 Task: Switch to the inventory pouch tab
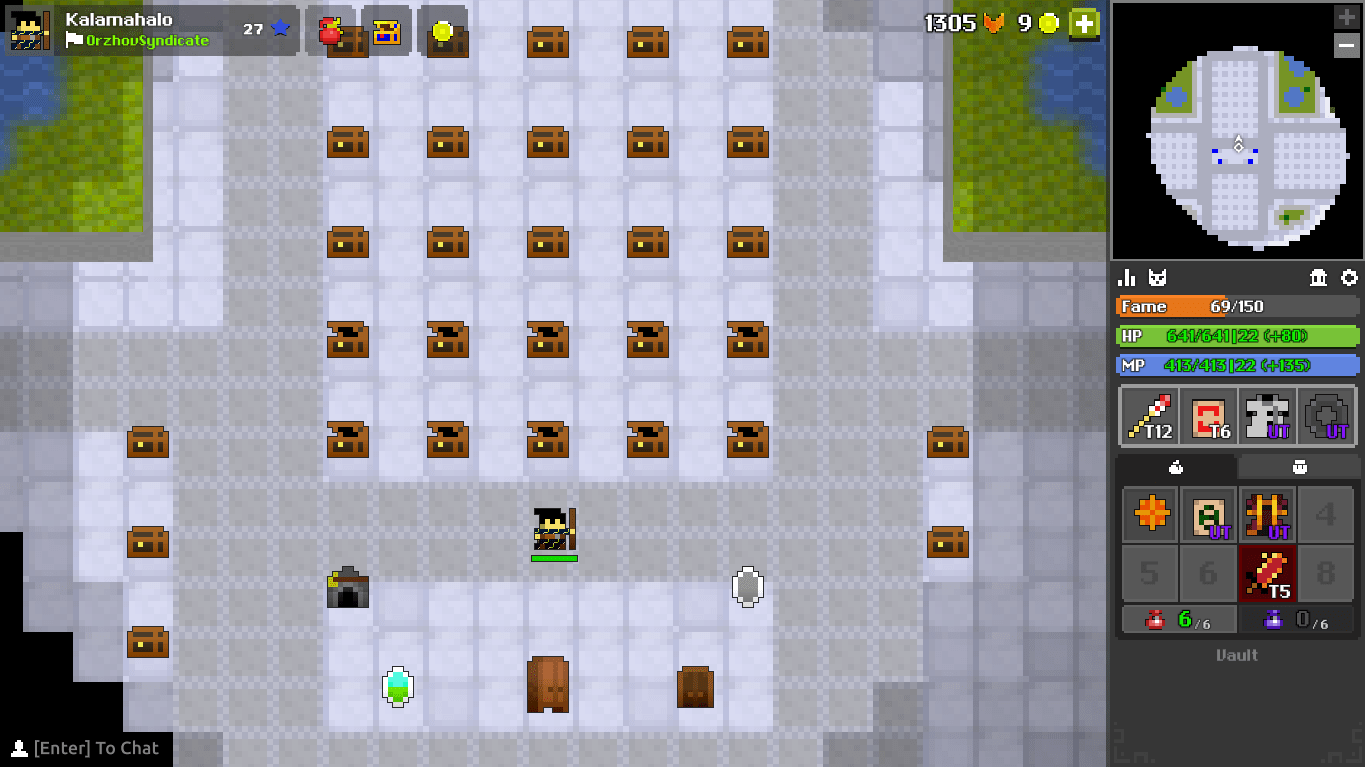(x=1176, y=466)
